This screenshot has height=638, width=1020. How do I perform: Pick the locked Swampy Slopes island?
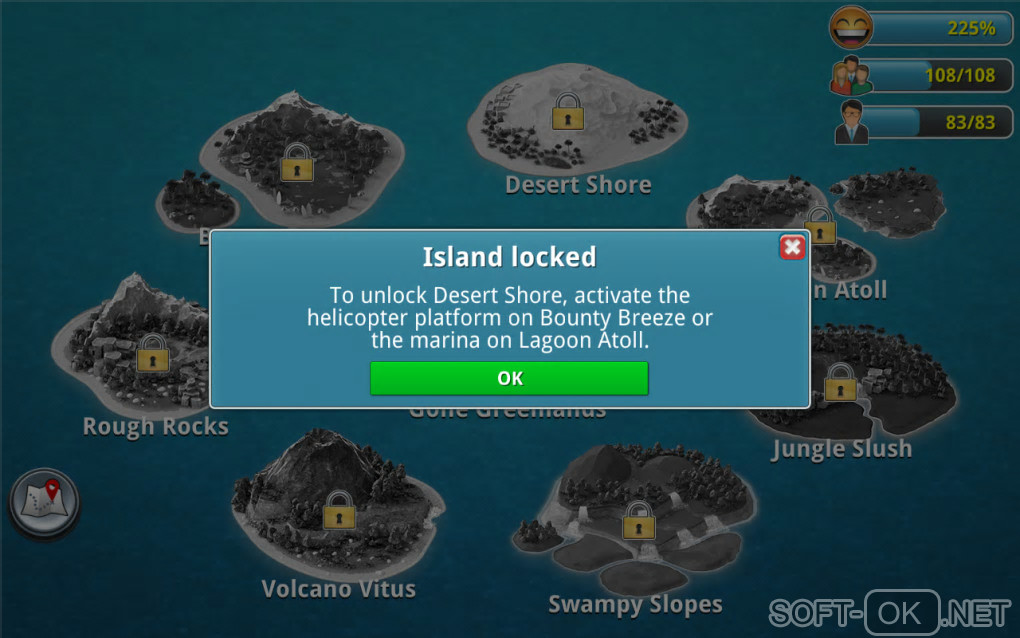pyautogui.click(x=637, y=520)
